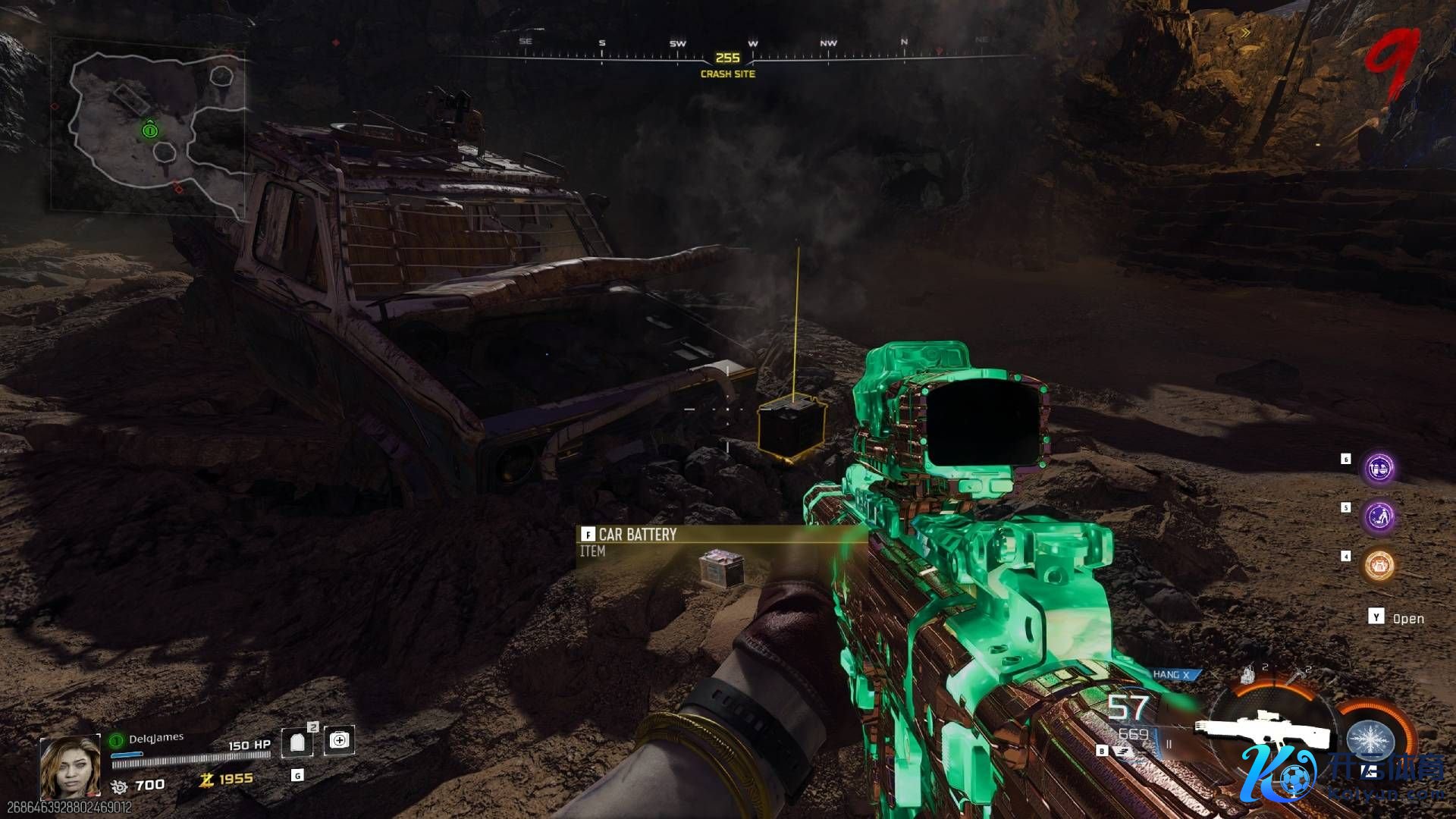The height and width of the screenshot is (819, 1456).
Task: Use the medkit self-revive slot
Action: pyautogui.click(x=339, y=740)
